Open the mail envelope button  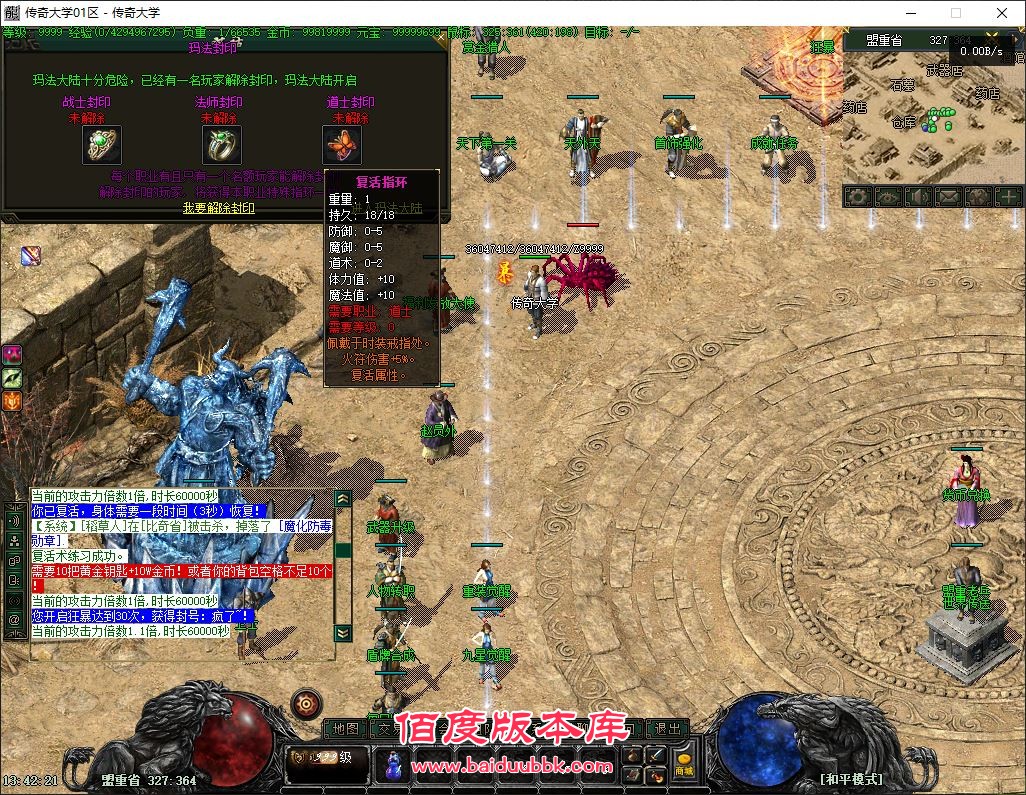[x=948, y=197]
